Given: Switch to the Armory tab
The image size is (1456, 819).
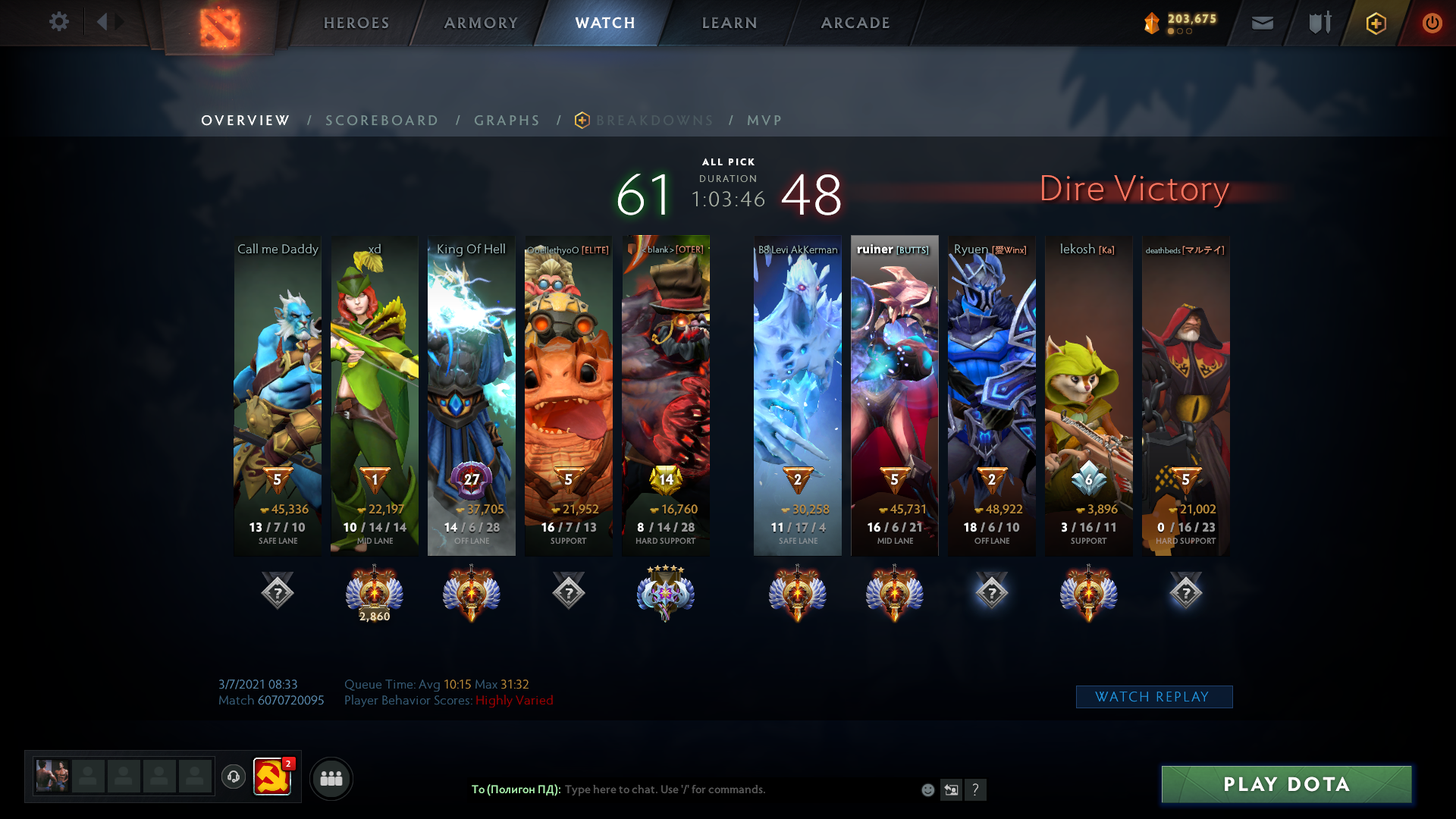Looking at the screenshot, I should 481,23.
